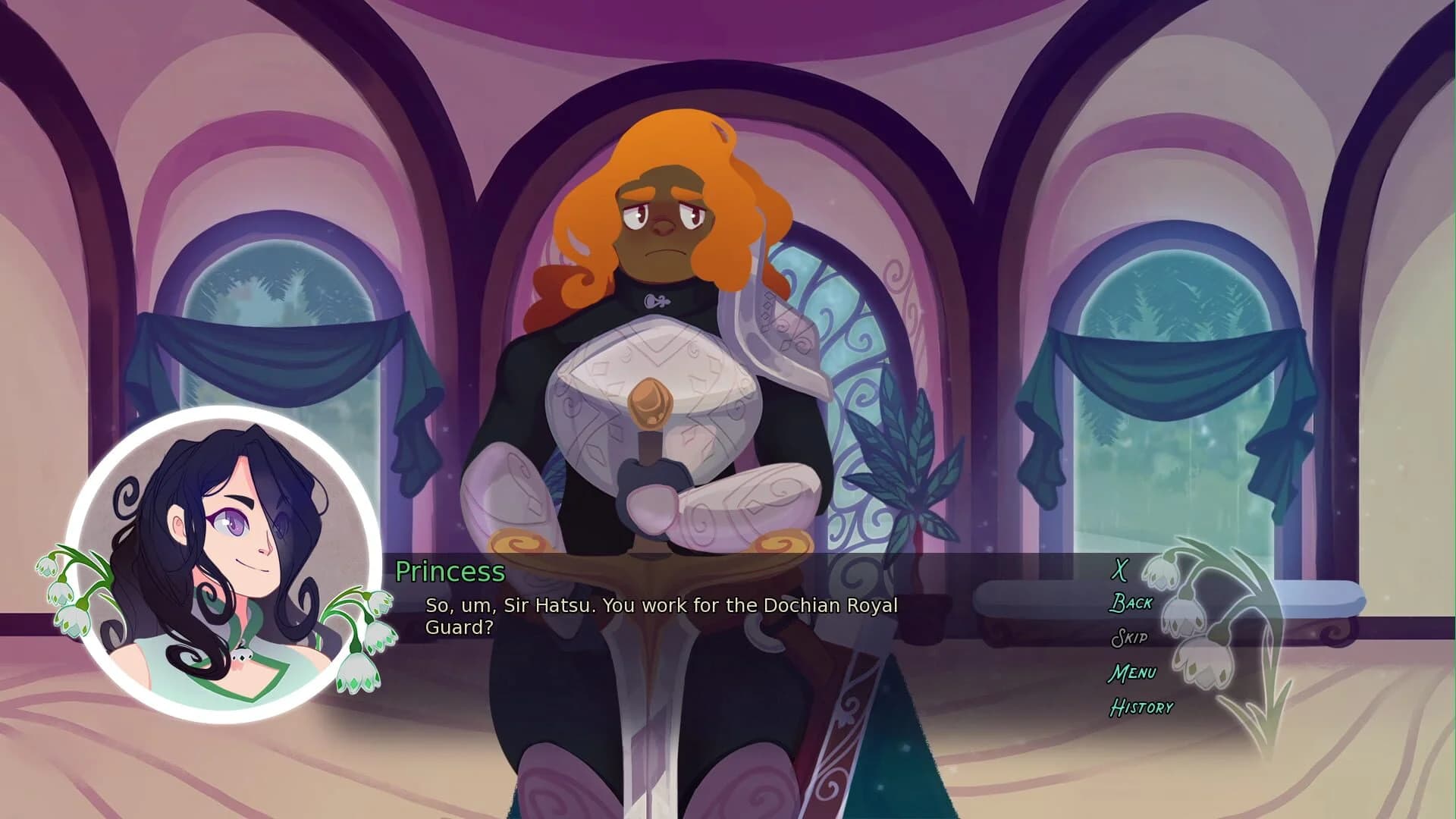Click Back to return to previous dialogue
1456x819 pixels.
[1131, 604]
